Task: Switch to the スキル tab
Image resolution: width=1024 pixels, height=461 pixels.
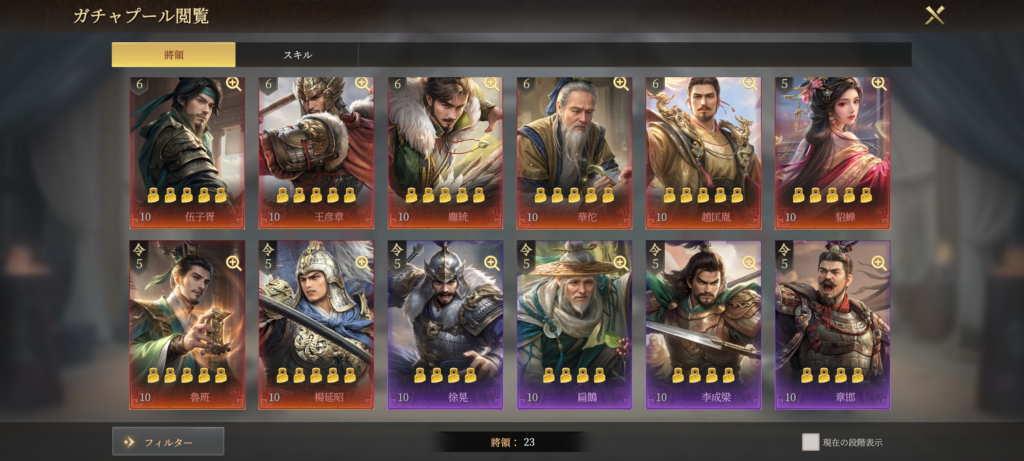Action: click(x=297, y=55)
